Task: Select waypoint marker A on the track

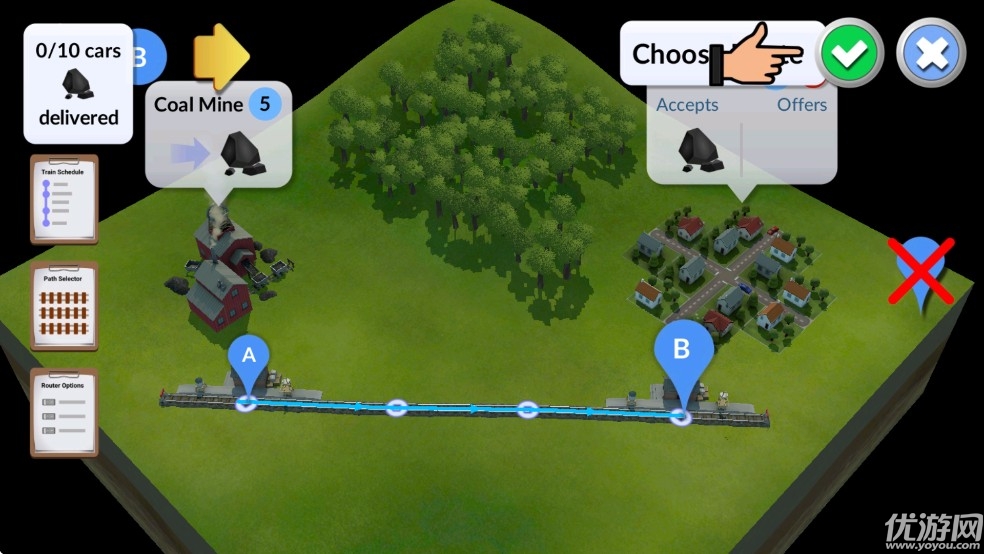Action: 249,361
